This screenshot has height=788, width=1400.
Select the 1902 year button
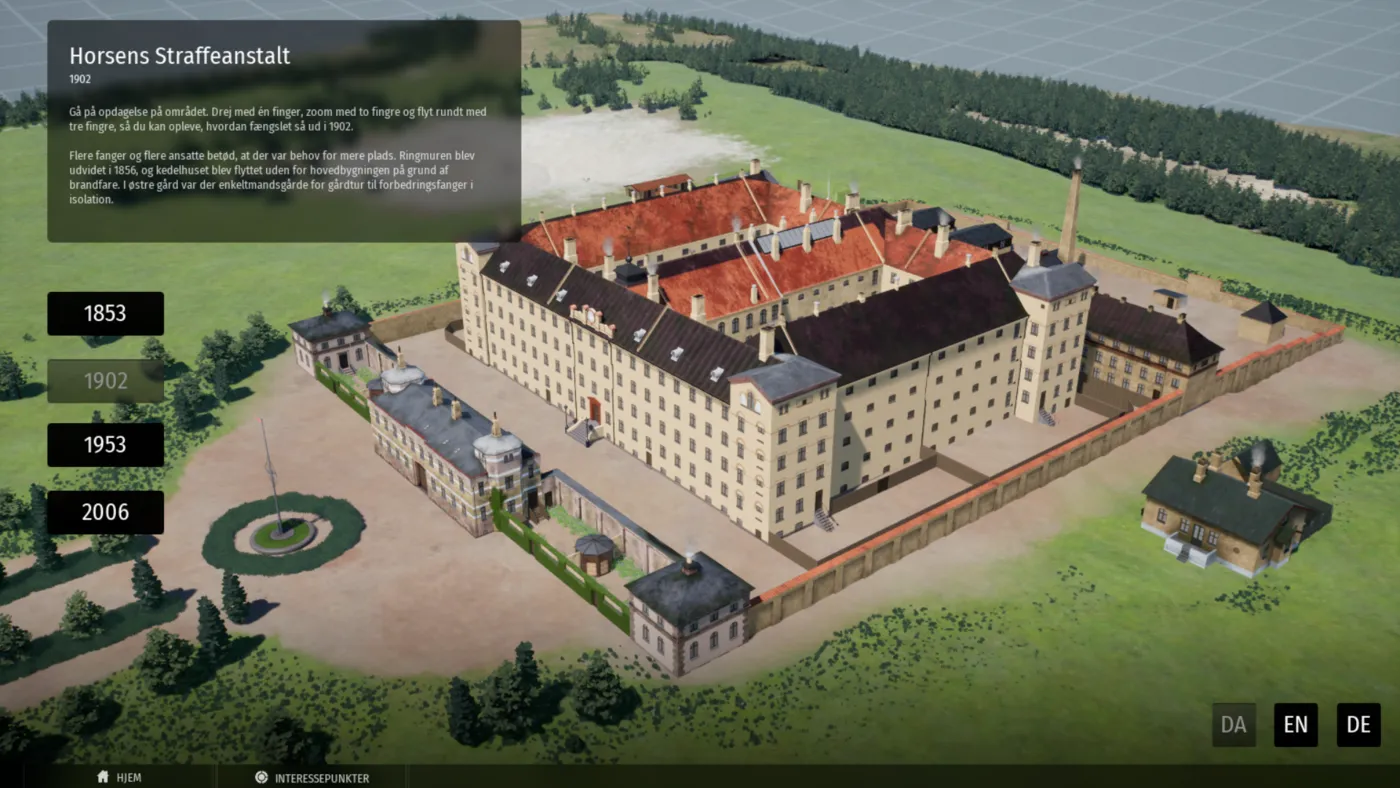pos(105,381)
